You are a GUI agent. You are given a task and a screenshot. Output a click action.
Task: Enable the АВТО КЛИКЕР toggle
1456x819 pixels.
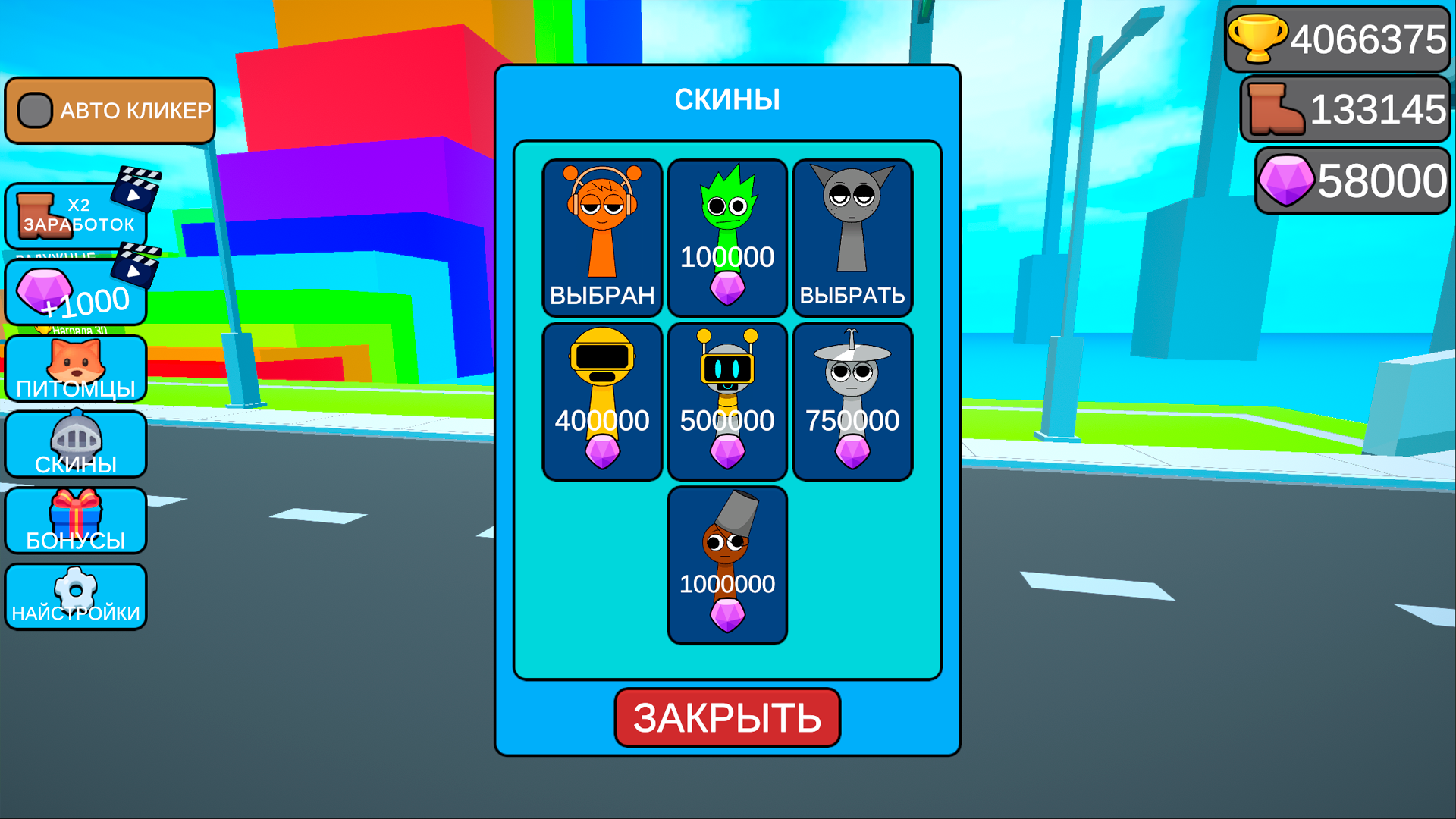point(33,110)
